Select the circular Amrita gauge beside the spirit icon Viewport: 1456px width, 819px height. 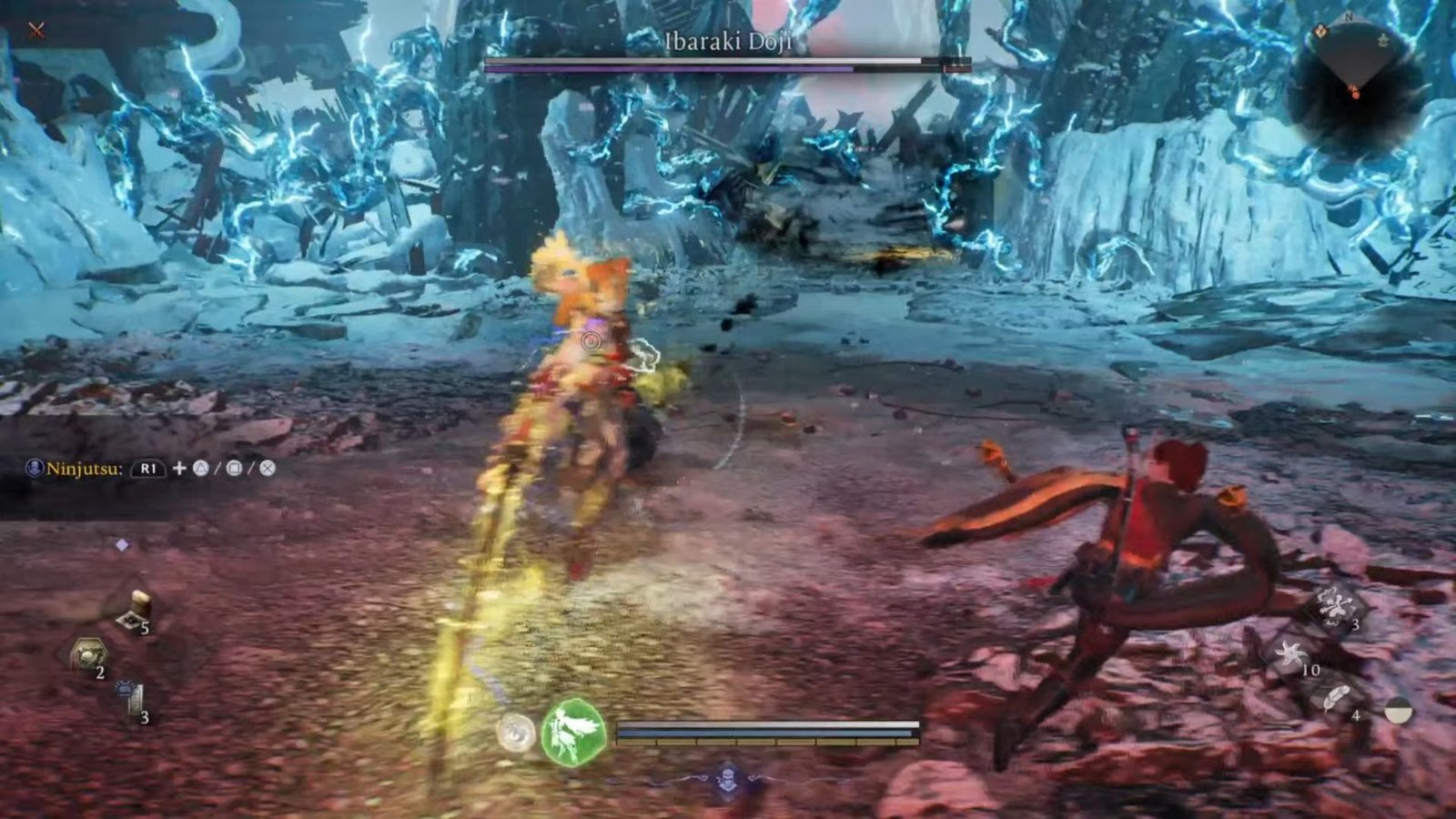516,733
